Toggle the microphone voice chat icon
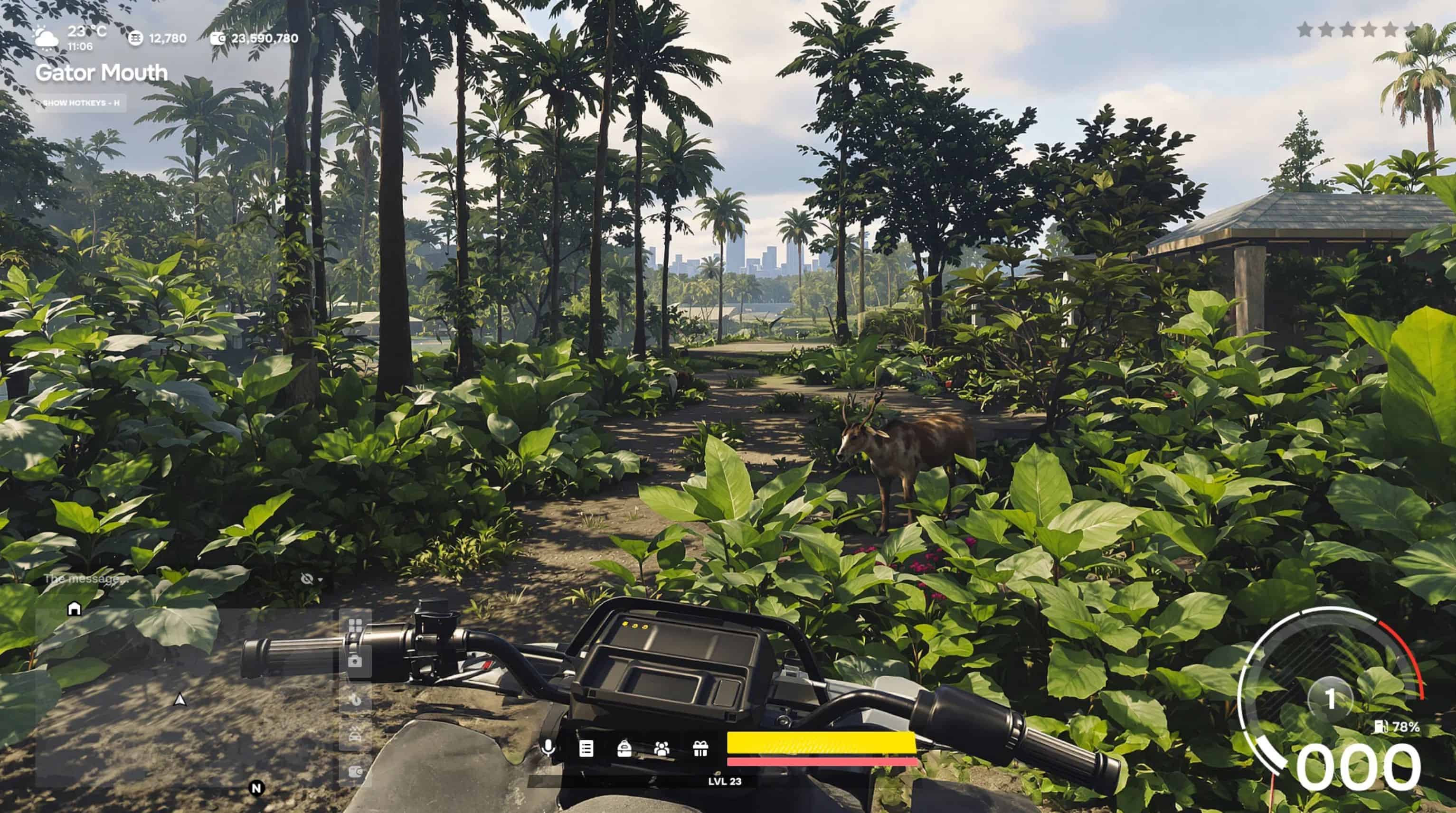The height and width of the screenshot is (813, 1456). [x=547, y=748]
